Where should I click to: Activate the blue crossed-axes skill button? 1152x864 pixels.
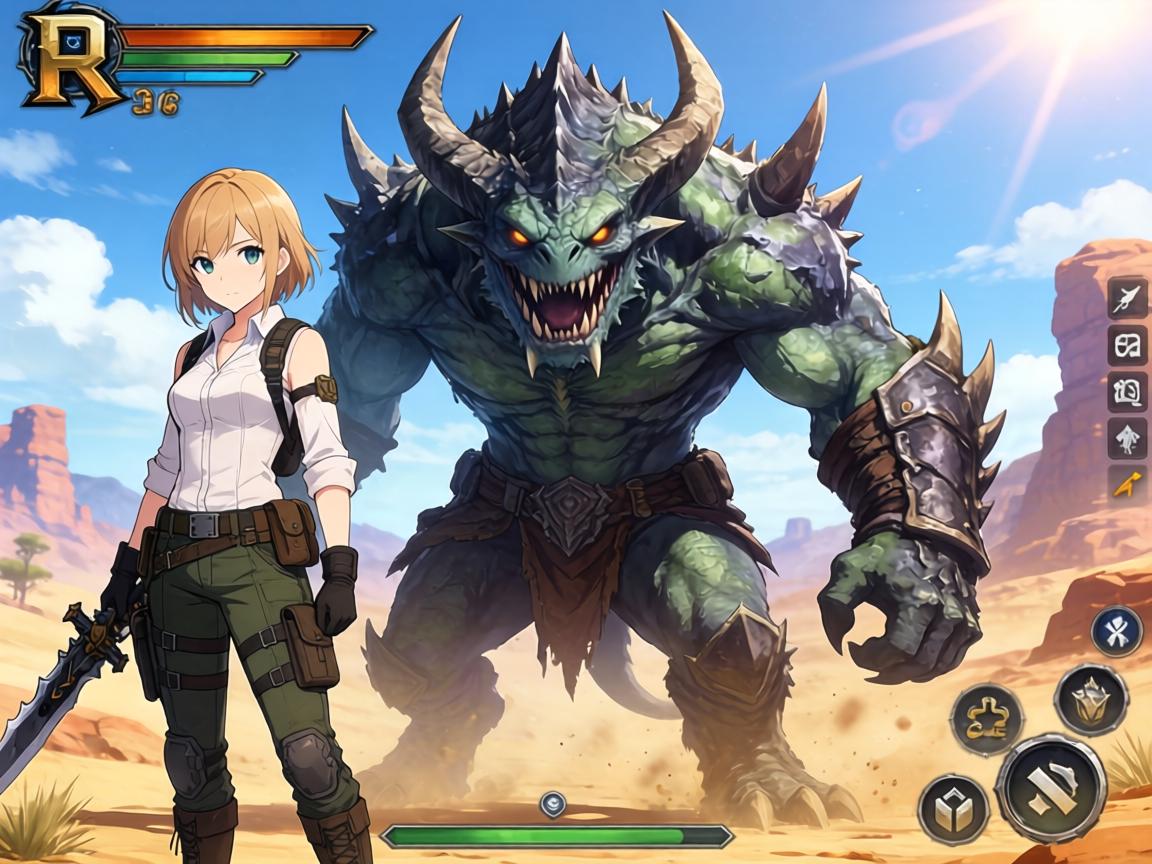(1116, 631)
